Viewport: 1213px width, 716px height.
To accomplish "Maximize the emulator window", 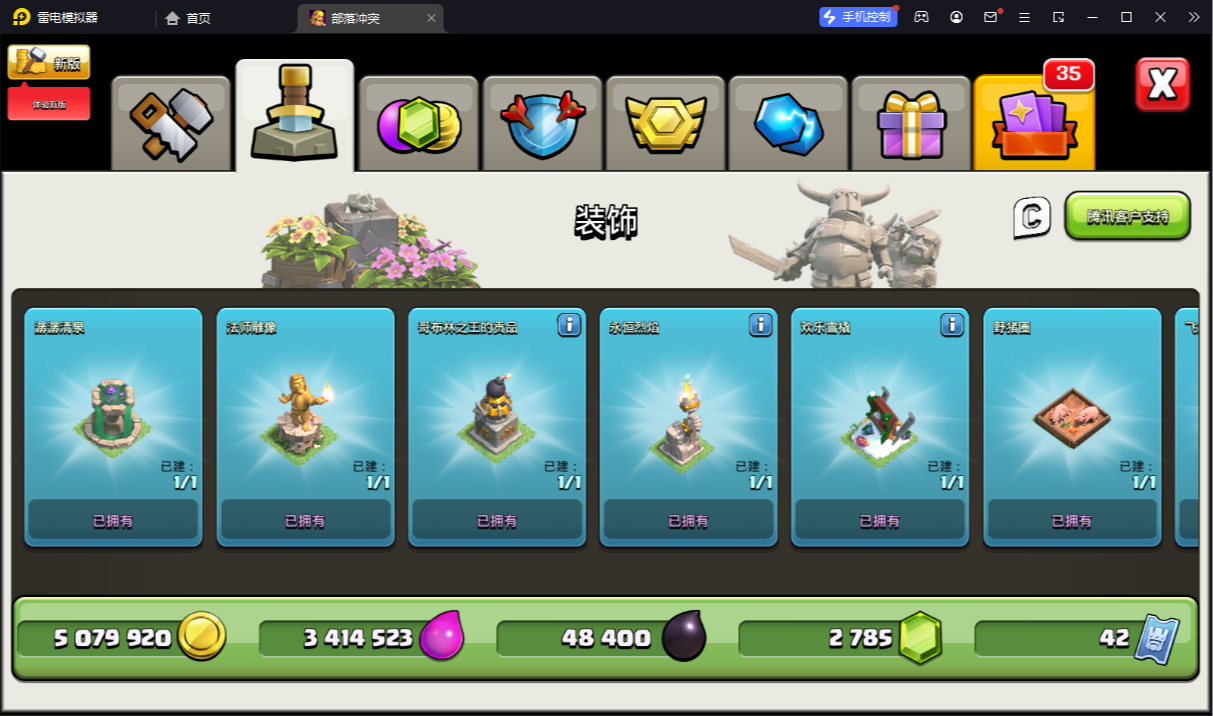I will [x=1126, y=17].
